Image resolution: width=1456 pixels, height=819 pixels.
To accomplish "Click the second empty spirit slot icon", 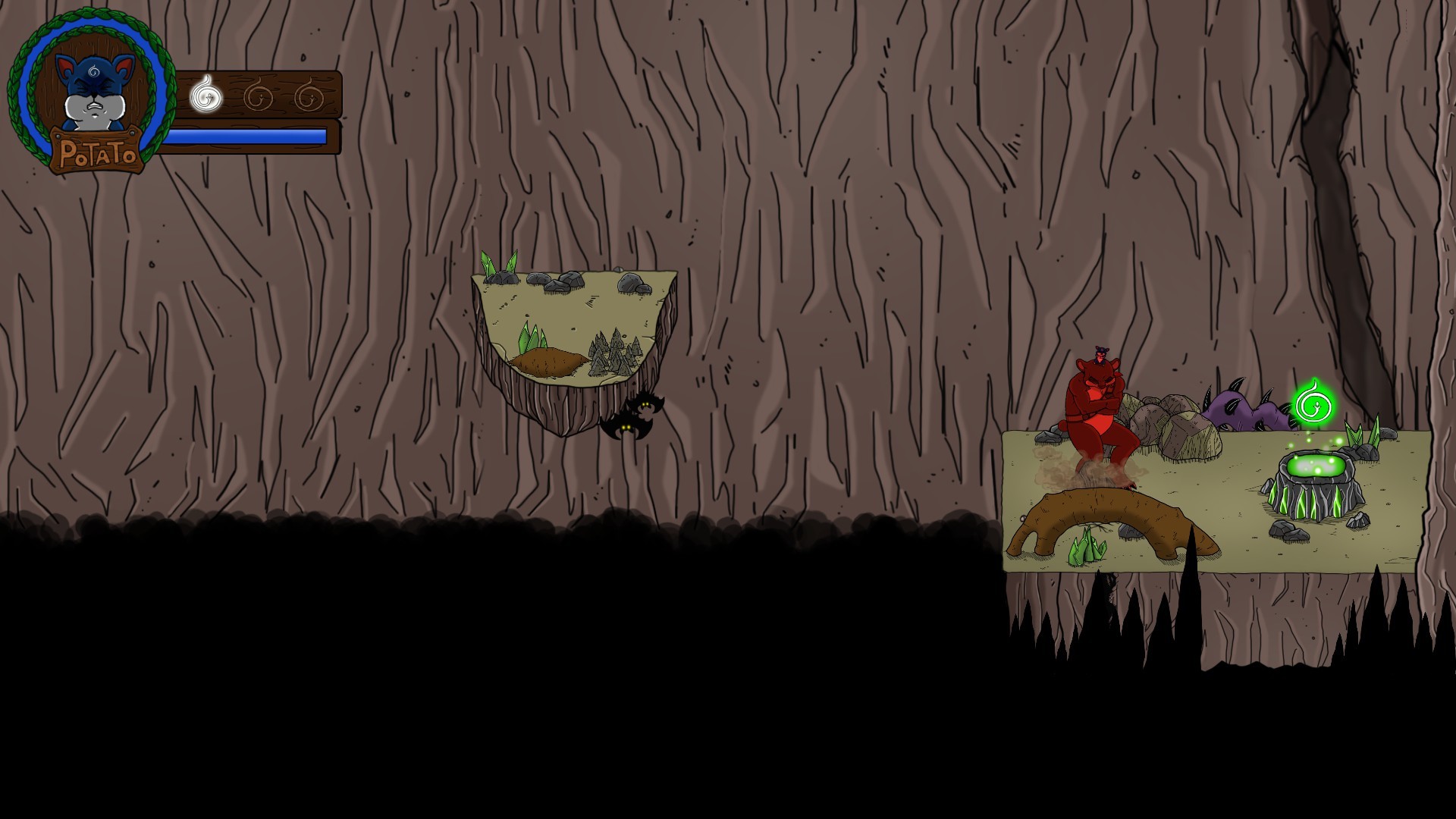I will point(259,95).
